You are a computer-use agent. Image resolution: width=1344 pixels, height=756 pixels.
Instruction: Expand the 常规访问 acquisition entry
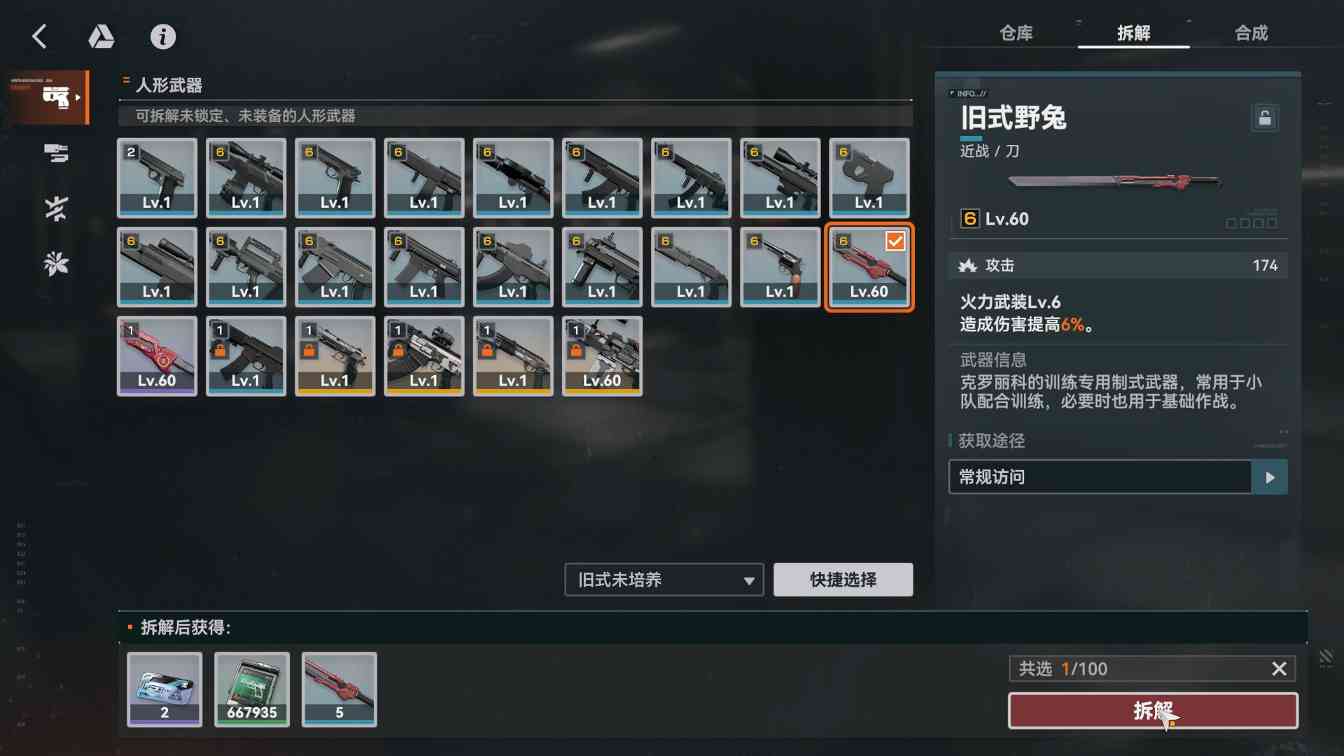click(x=1268, y=477)
